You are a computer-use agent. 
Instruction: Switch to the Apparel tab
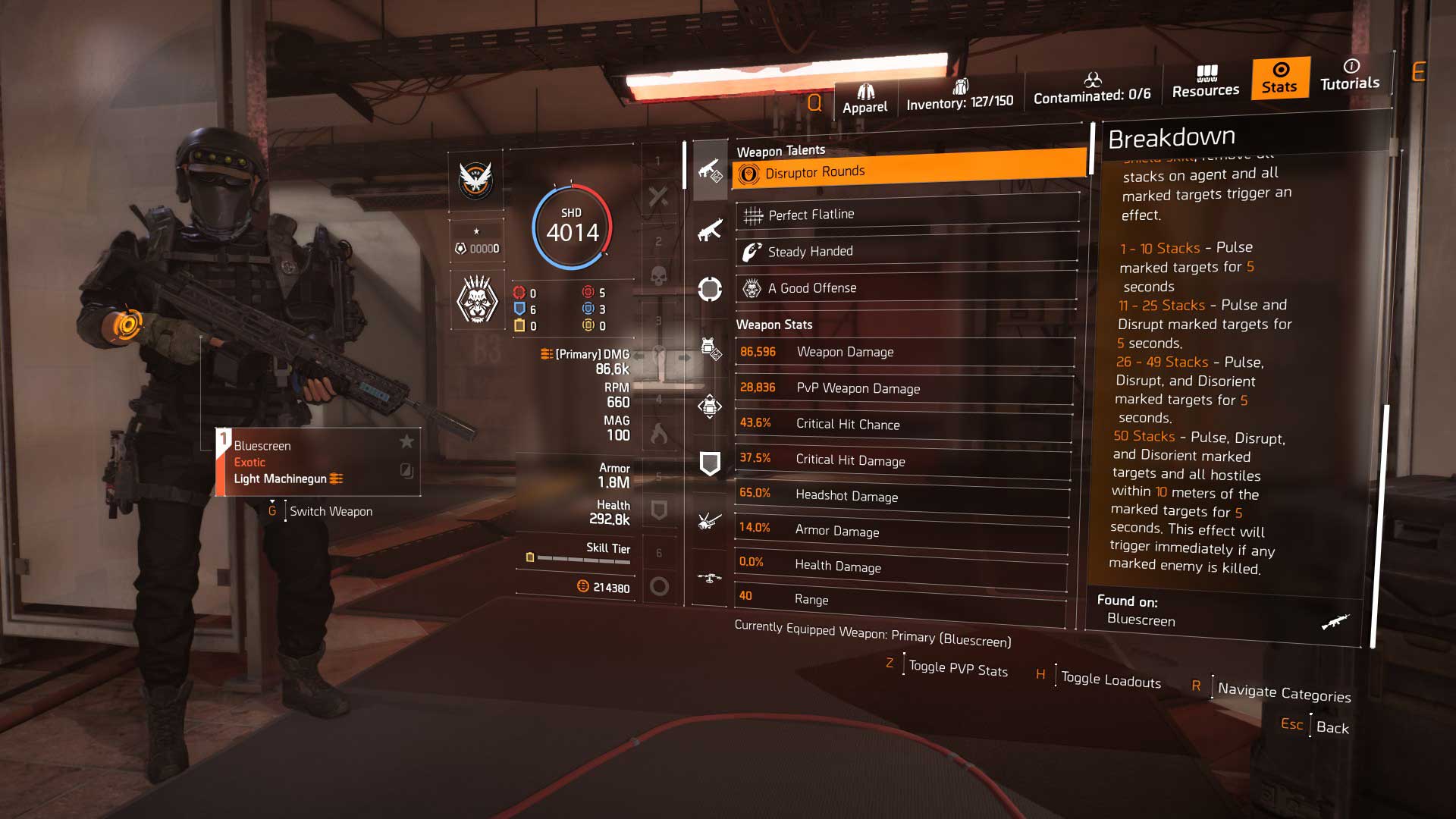click(864, 95)
